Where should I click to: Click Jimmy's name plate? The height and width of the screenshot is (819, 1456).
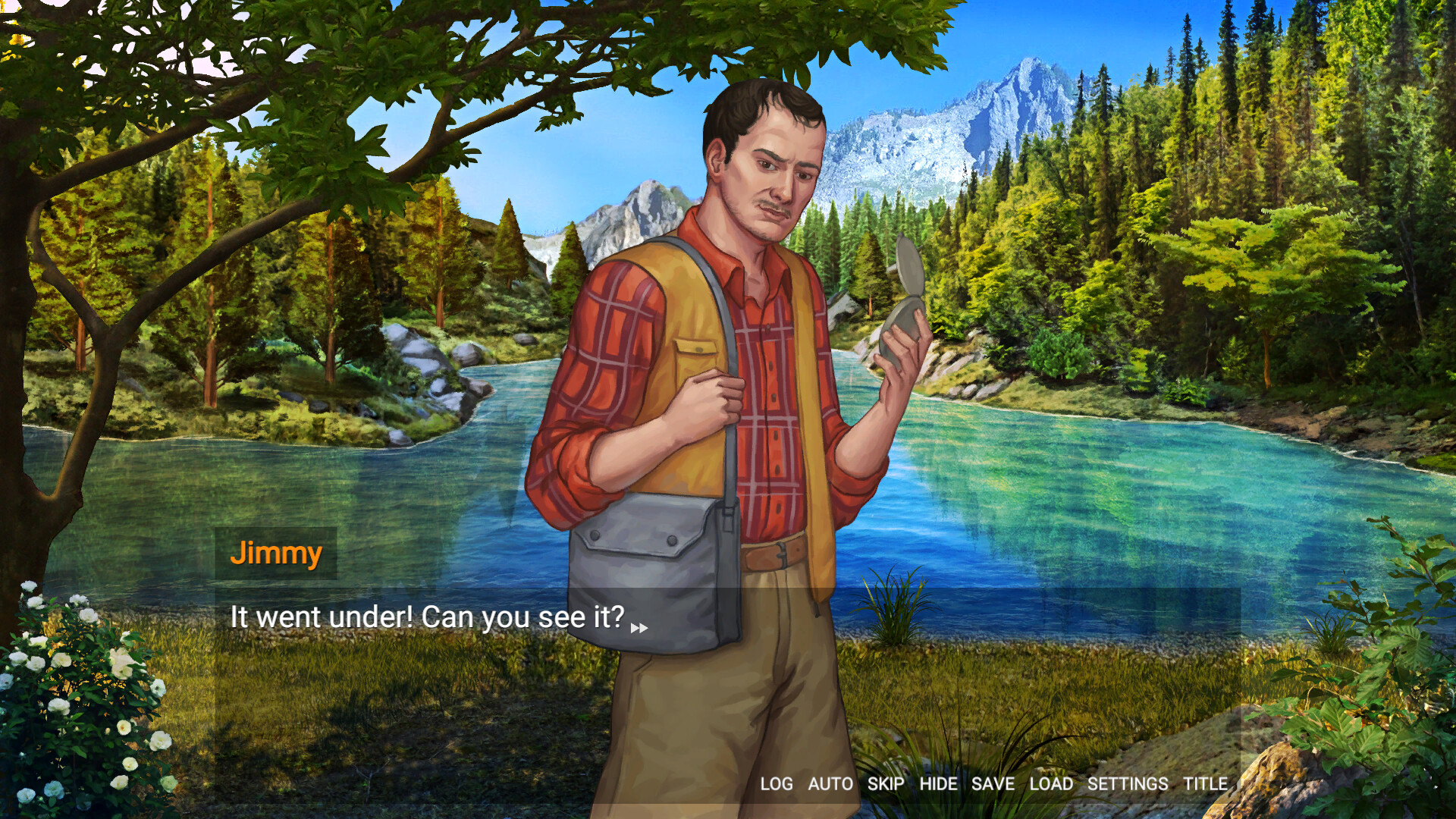point(276,554)
